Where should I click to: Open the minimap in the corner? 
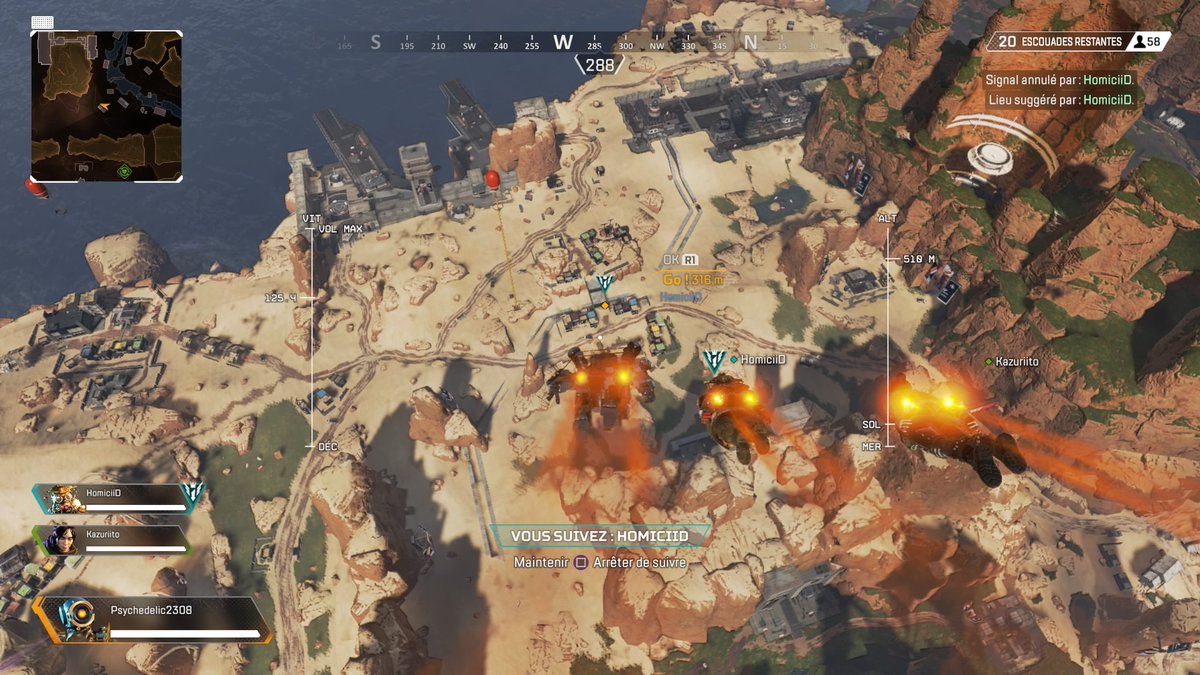click(x=106, y=105)
